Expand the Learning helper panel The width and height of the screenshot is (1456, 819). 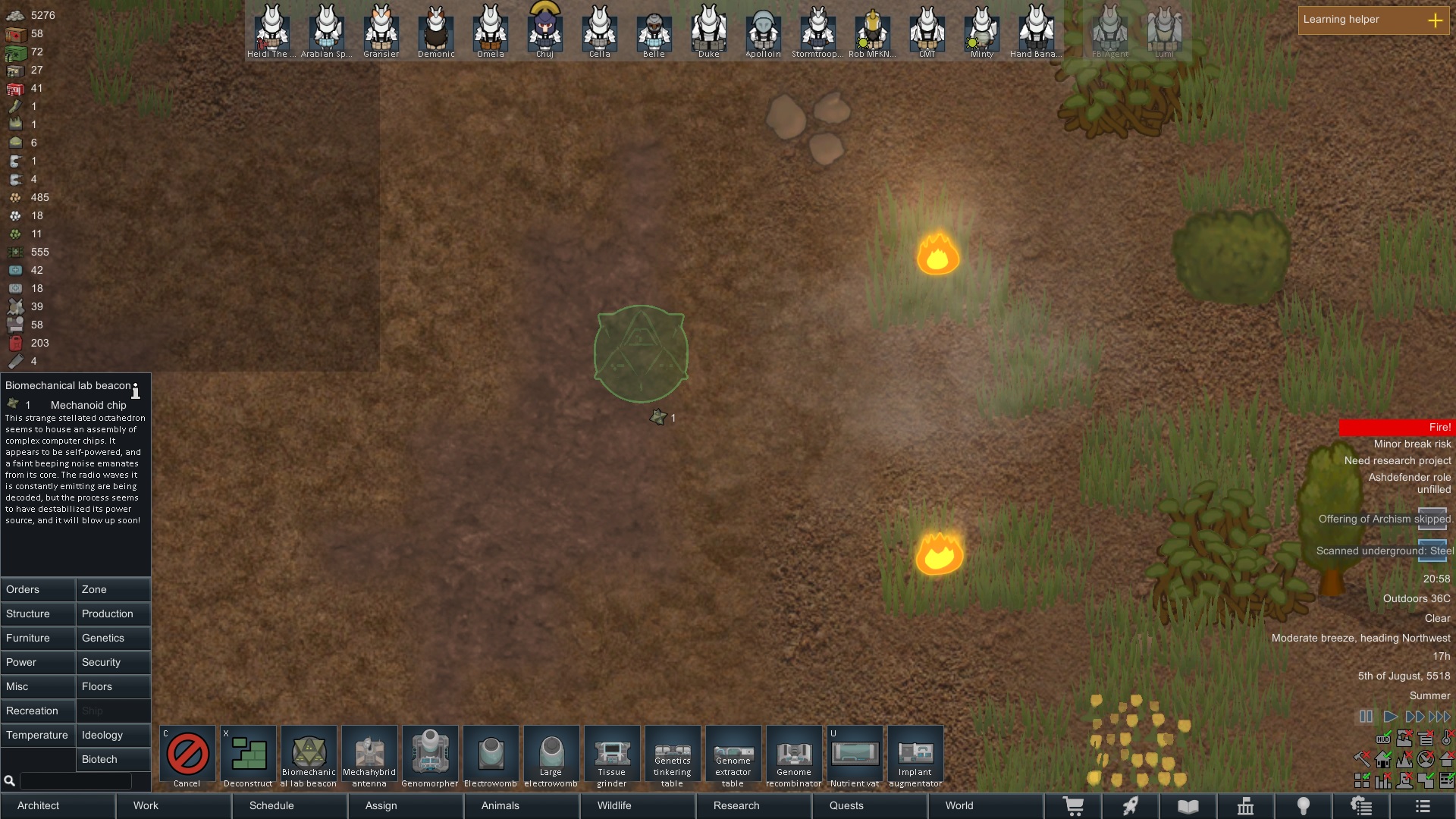pos(1435,20)
